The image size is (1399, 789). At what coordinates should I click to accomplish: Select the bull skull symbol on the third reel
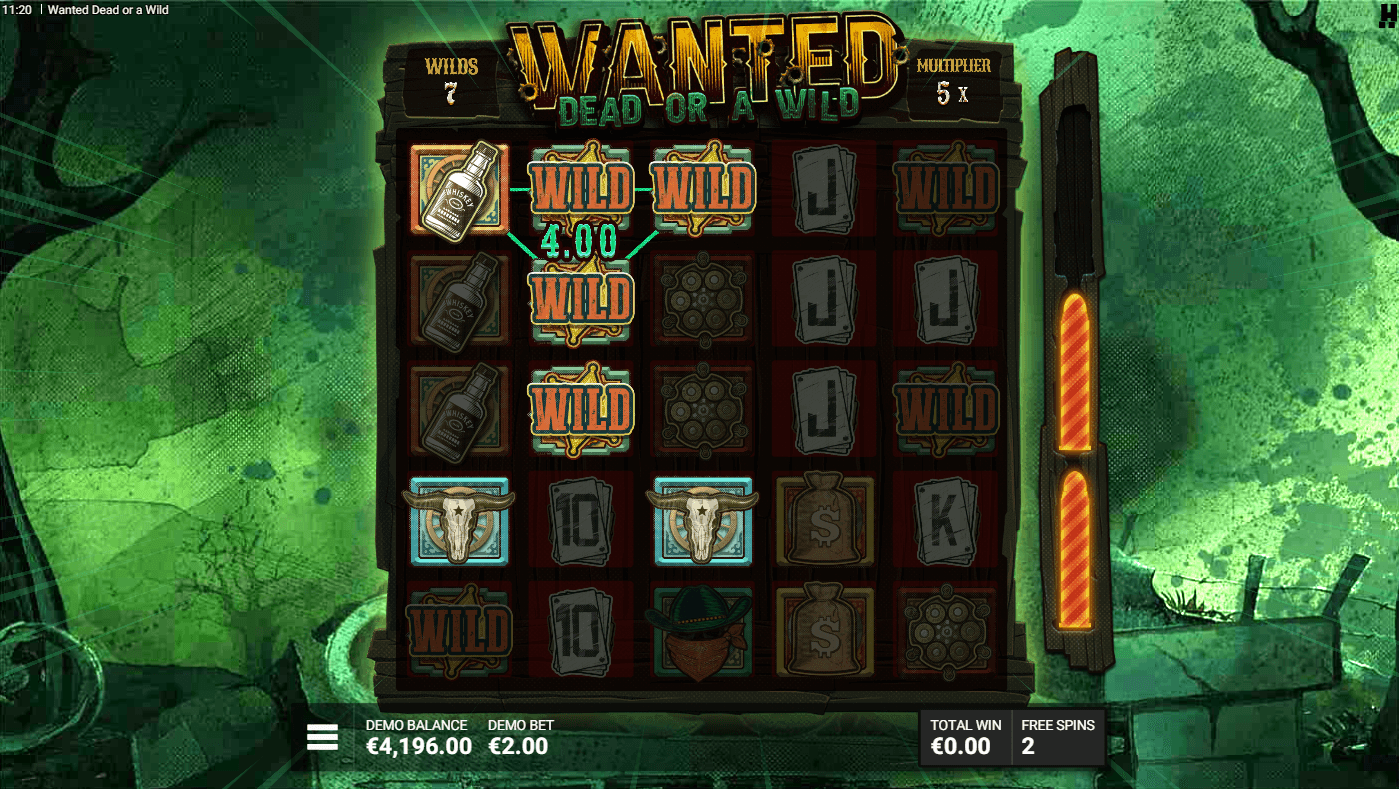point(703,521)
